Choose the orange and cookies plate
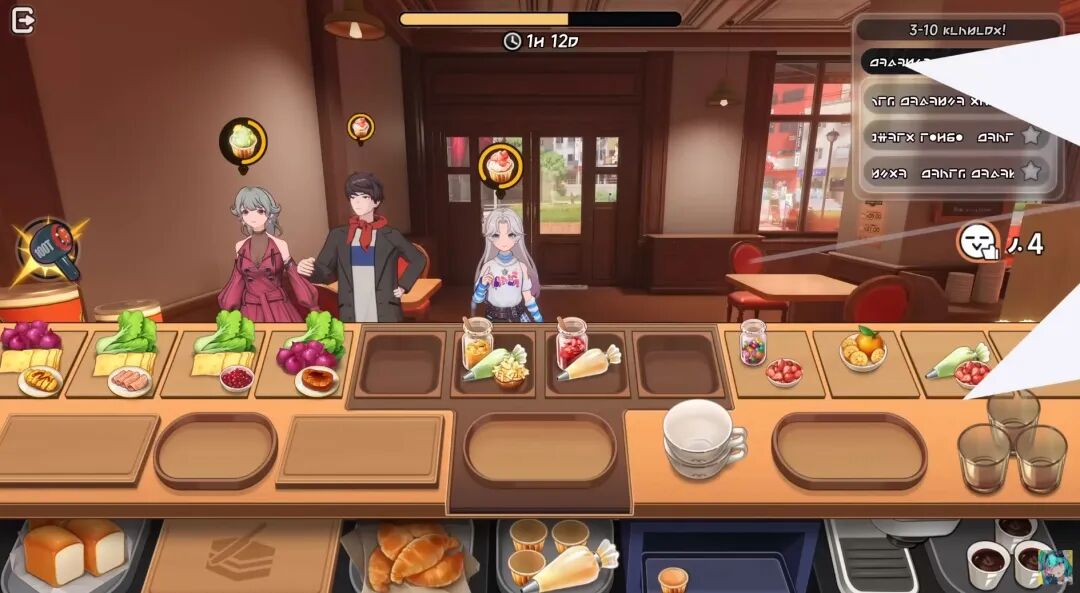This screenshot has width=1080, height=593. click(863, 352)
